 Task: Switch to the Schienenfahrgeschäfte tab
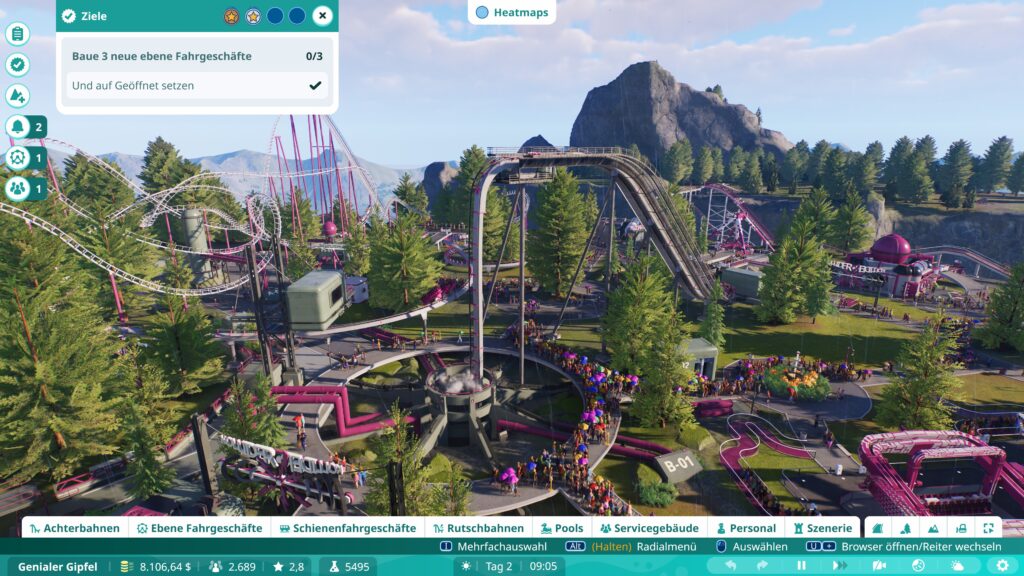point(347,528)
